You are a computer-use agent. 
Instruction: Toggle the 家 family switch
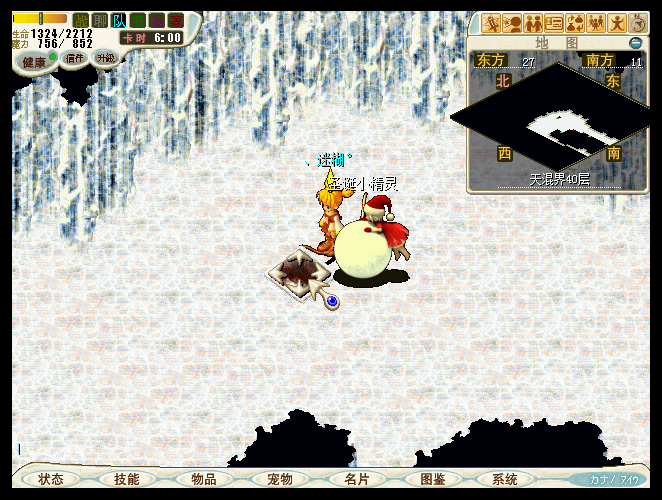[x=176, y=20]
